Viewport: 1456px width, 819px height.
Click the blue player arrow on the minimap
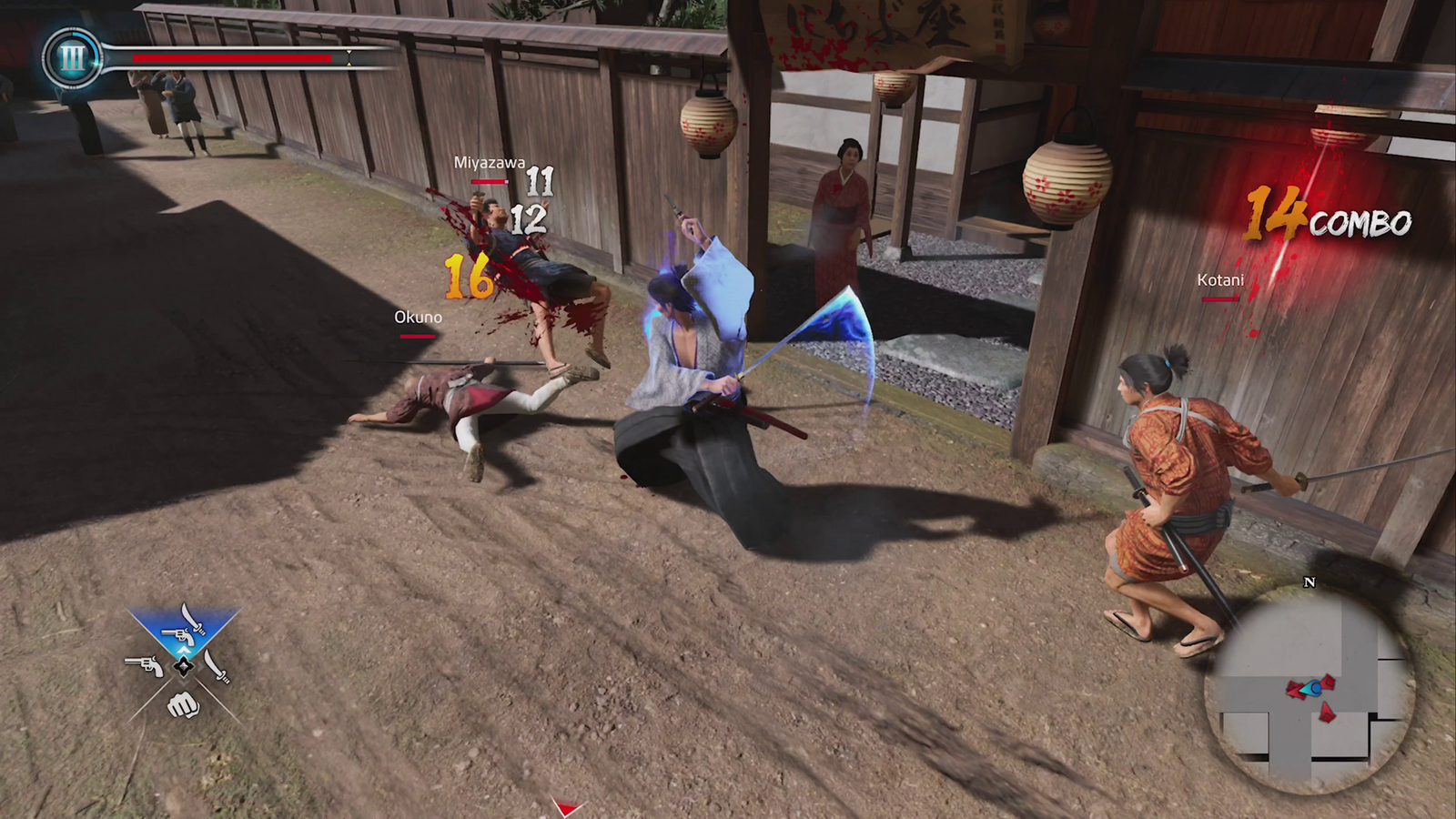click(1314, 689)
